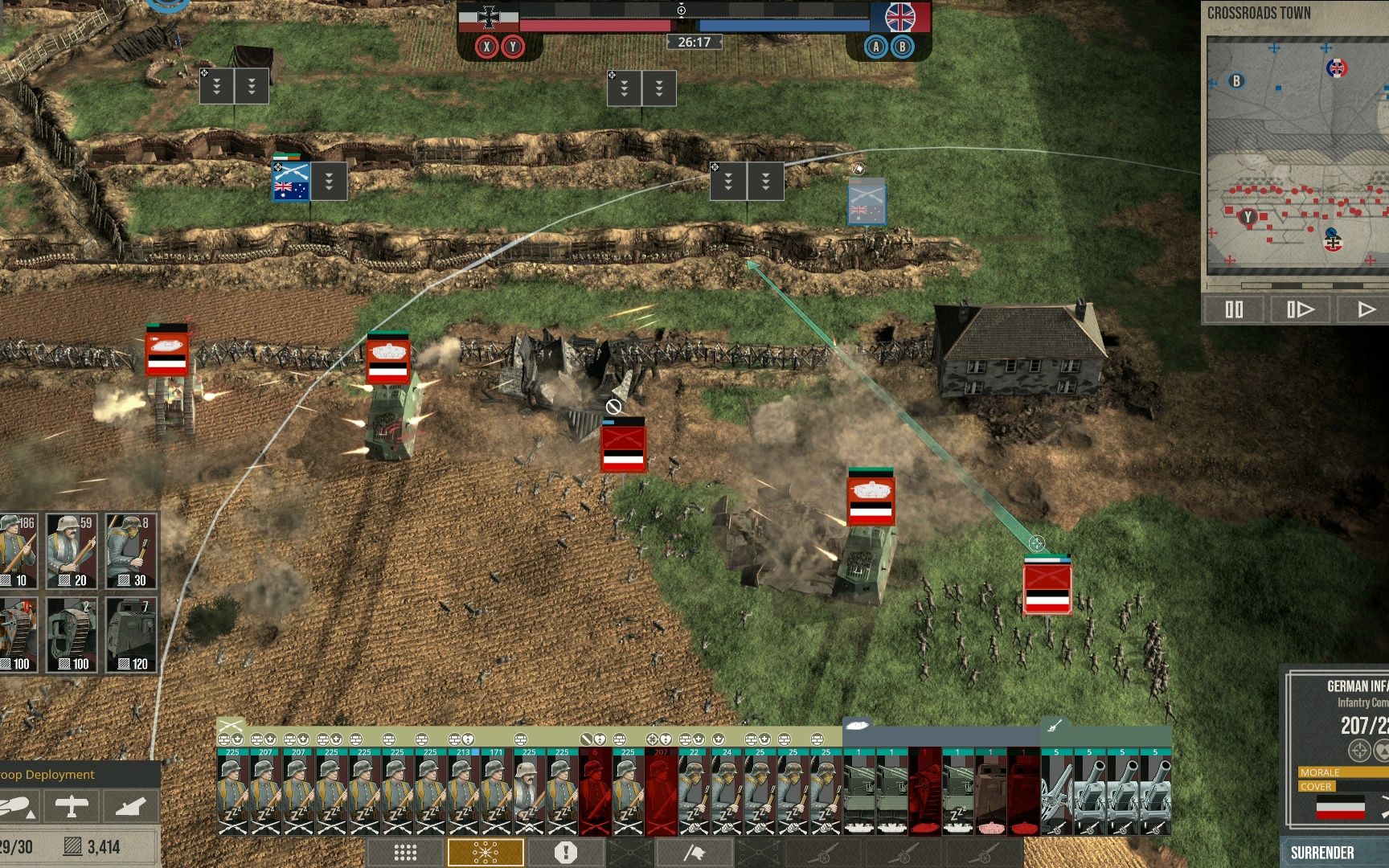The height and width of the screenshot is (868, 1389).
Task: Pause the battle
Action: tap(1234, 309)
